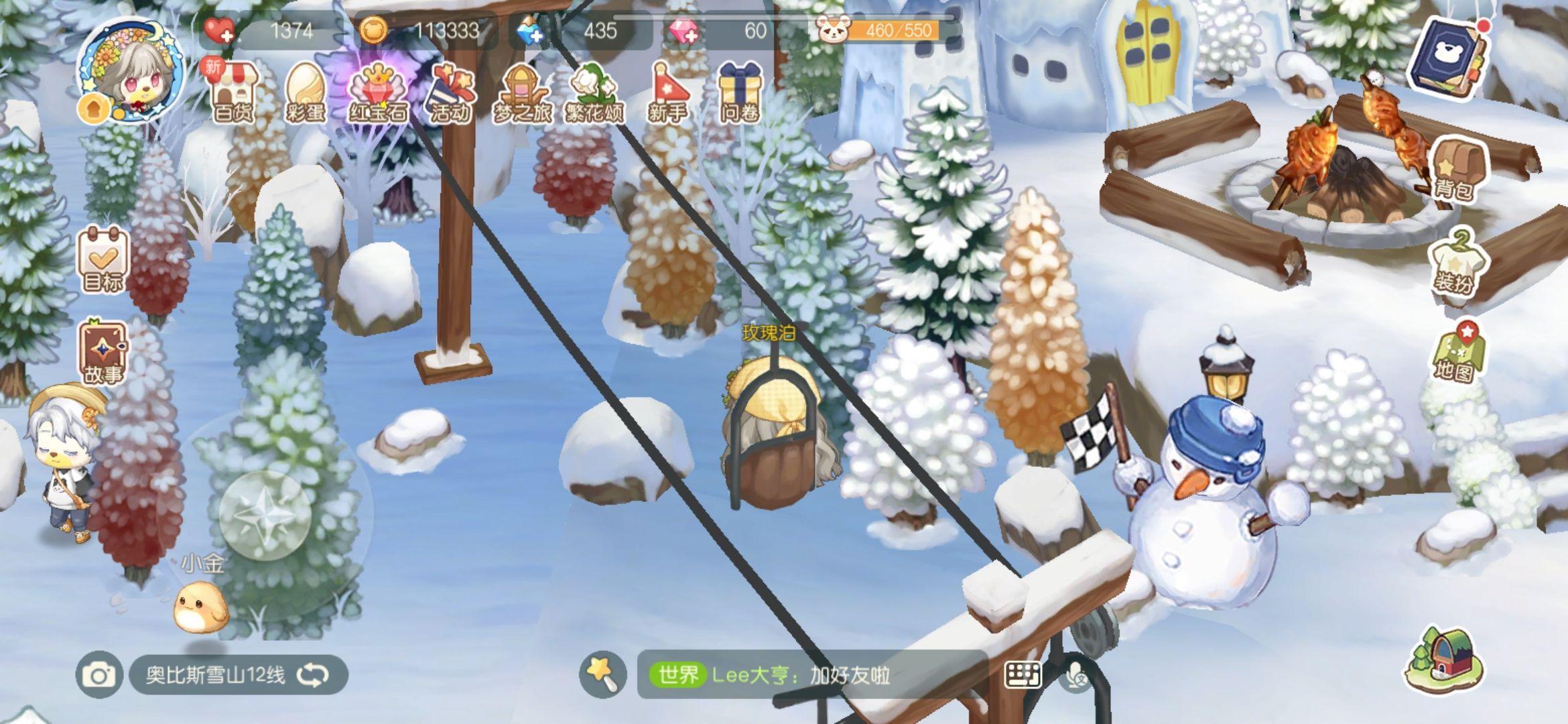This screenshot has height=724, width=1568.
Task: Show the 活动 events panel
Action: (450, 93)
